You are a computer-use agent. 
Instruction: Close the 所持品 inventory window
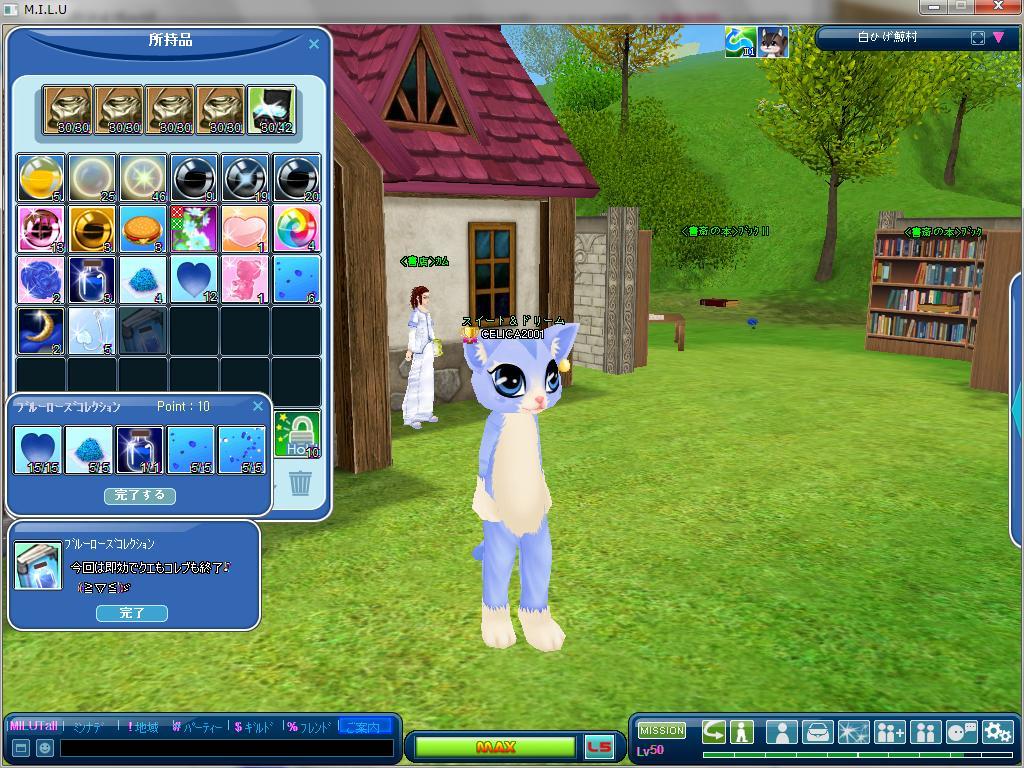click(x=314, y=44)
